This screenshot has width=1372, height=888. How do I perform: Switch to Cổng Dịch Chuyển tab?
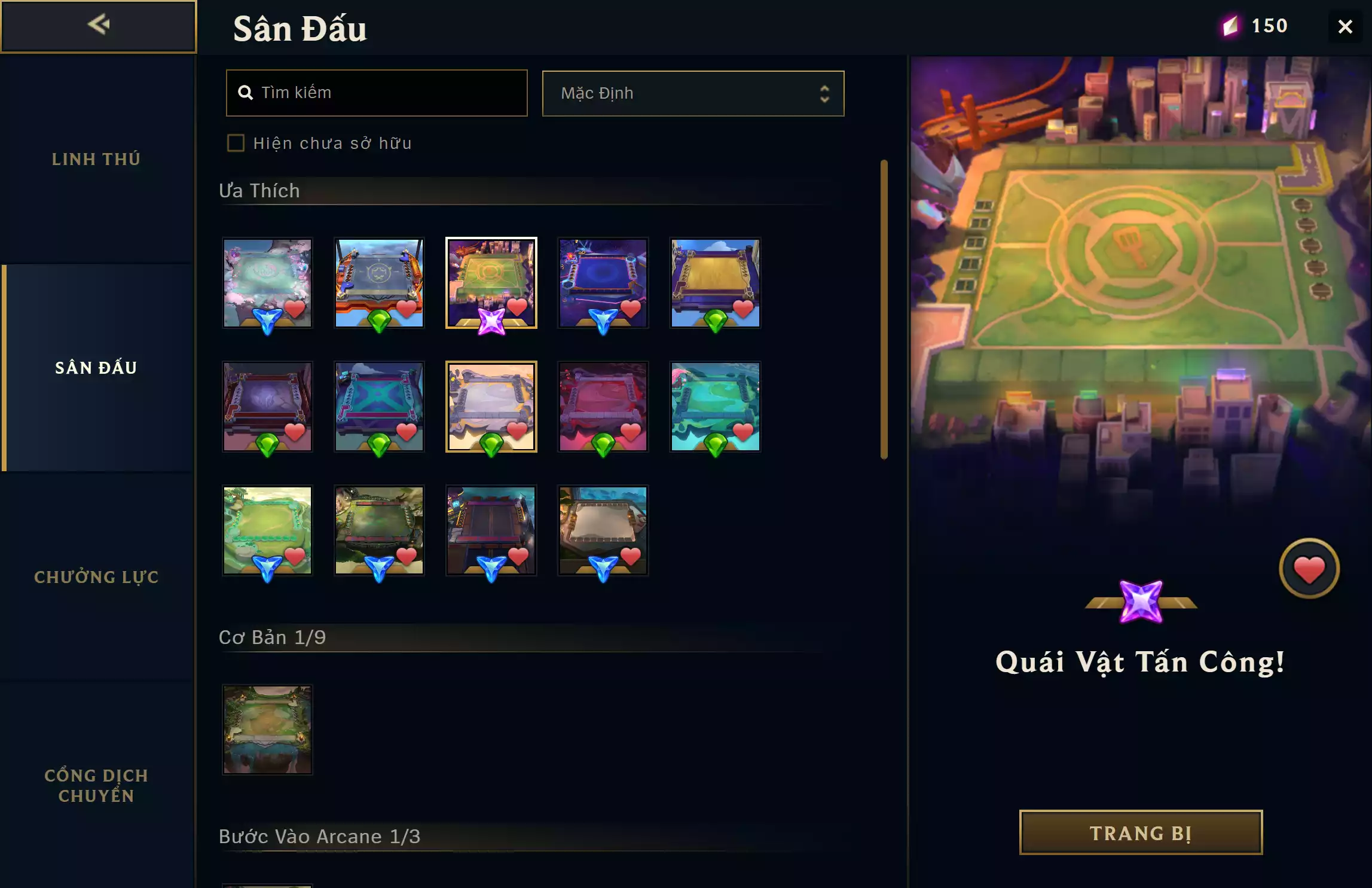(x=96, y=785)
